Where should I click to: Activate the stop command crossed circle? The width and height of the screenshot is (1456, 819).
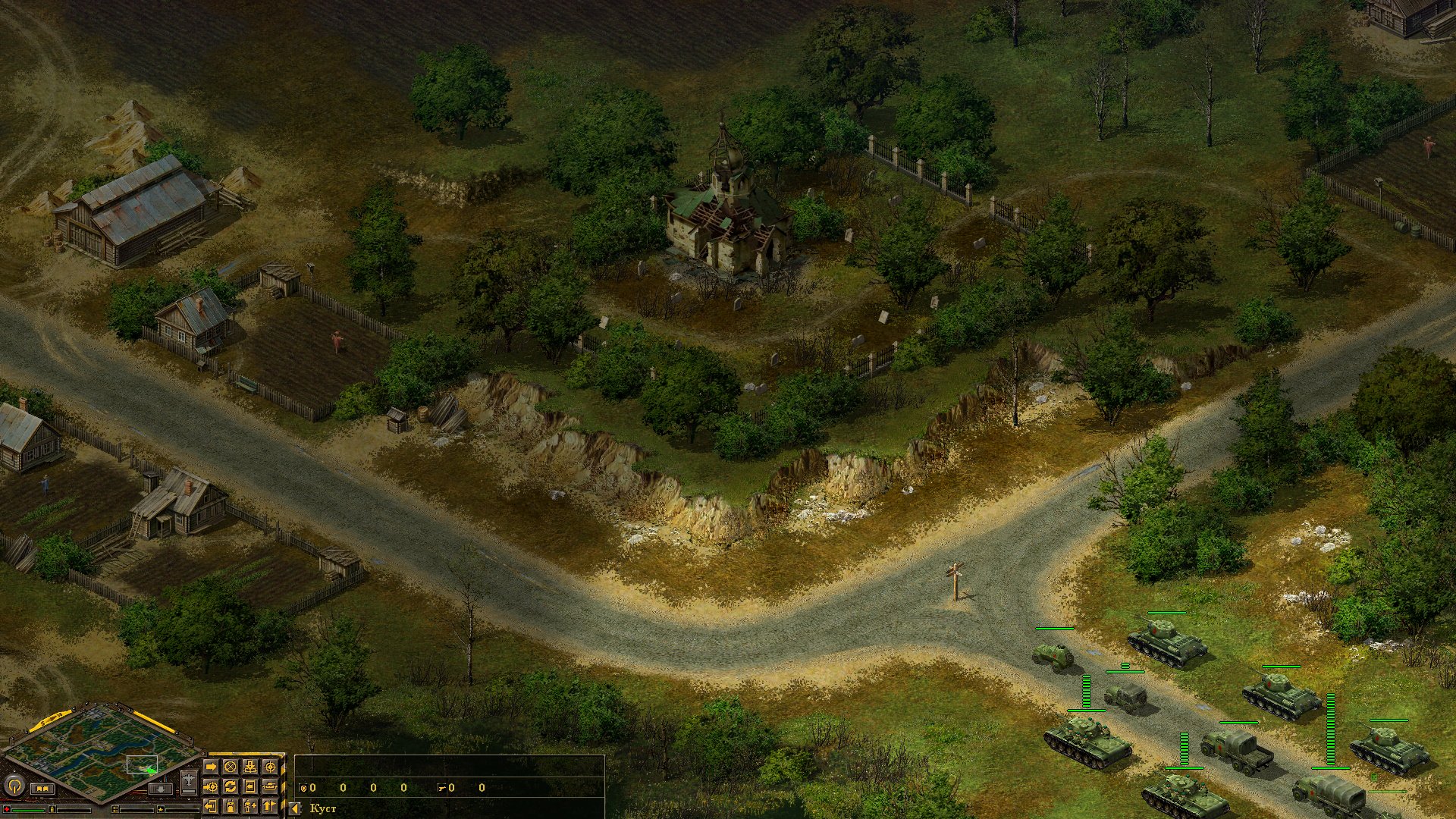[230, 767]
